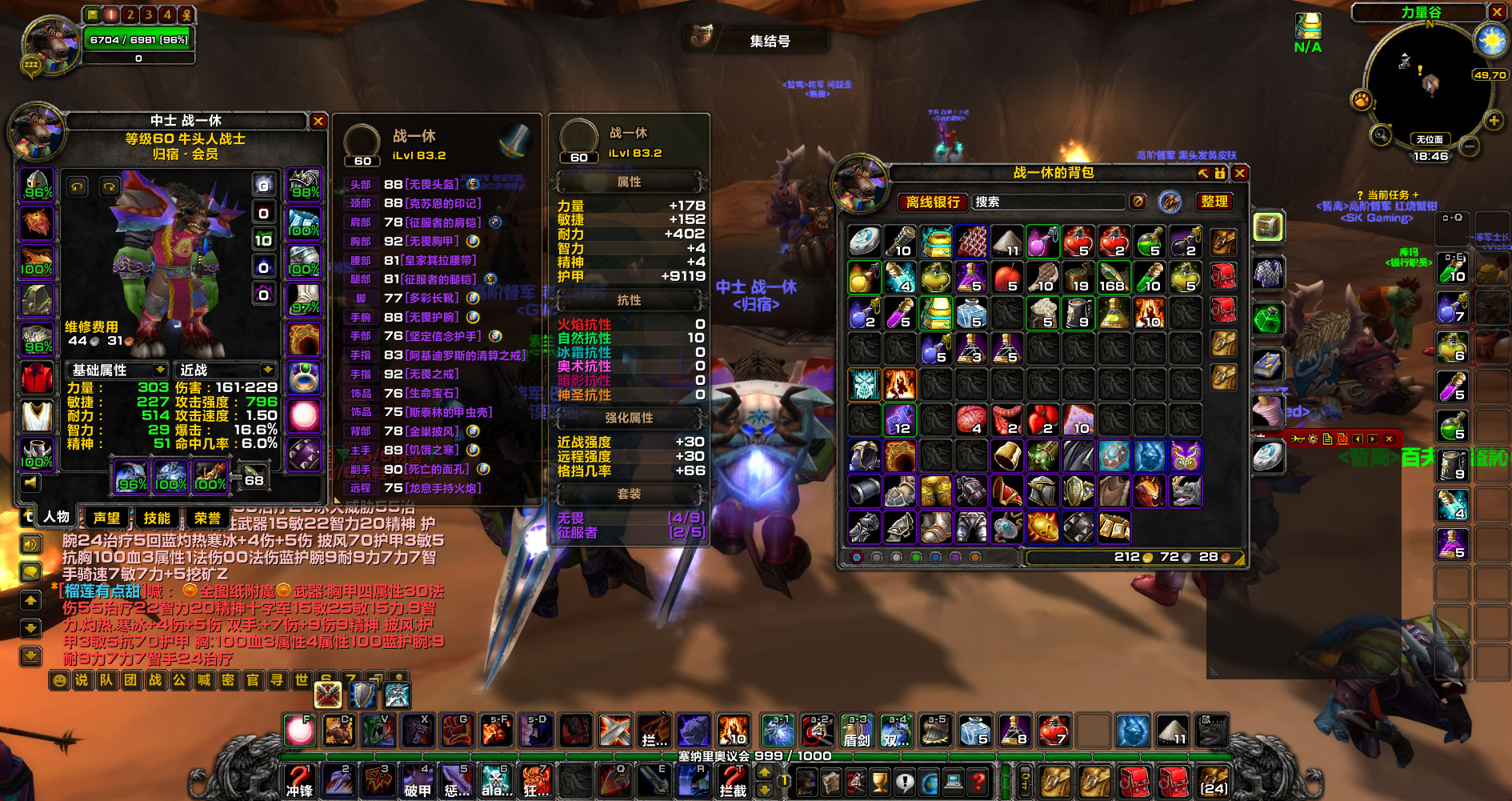Expand the 近战 melee stats dropdown

227,370
